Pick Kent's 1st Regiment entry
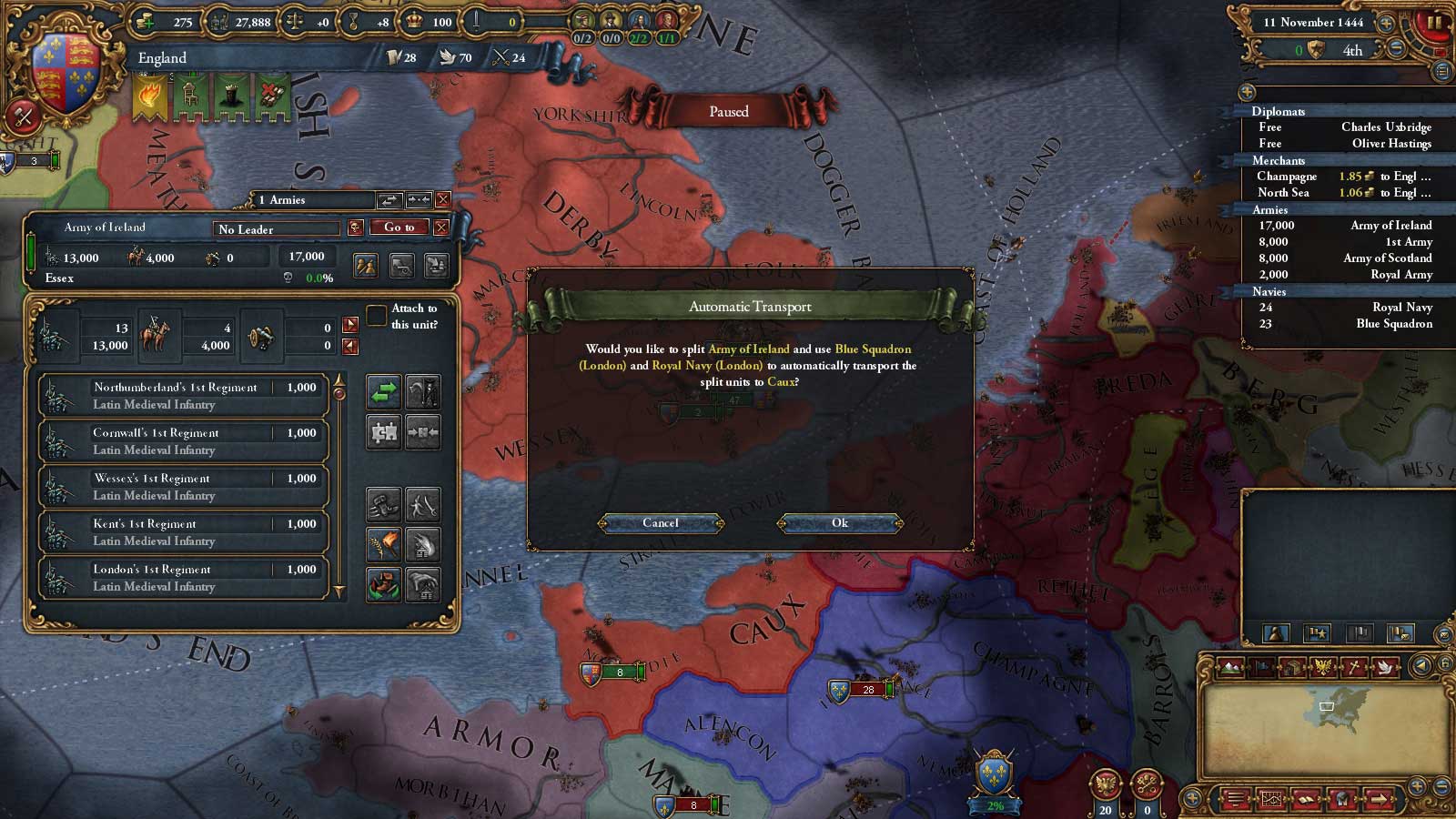 [182, 532]
